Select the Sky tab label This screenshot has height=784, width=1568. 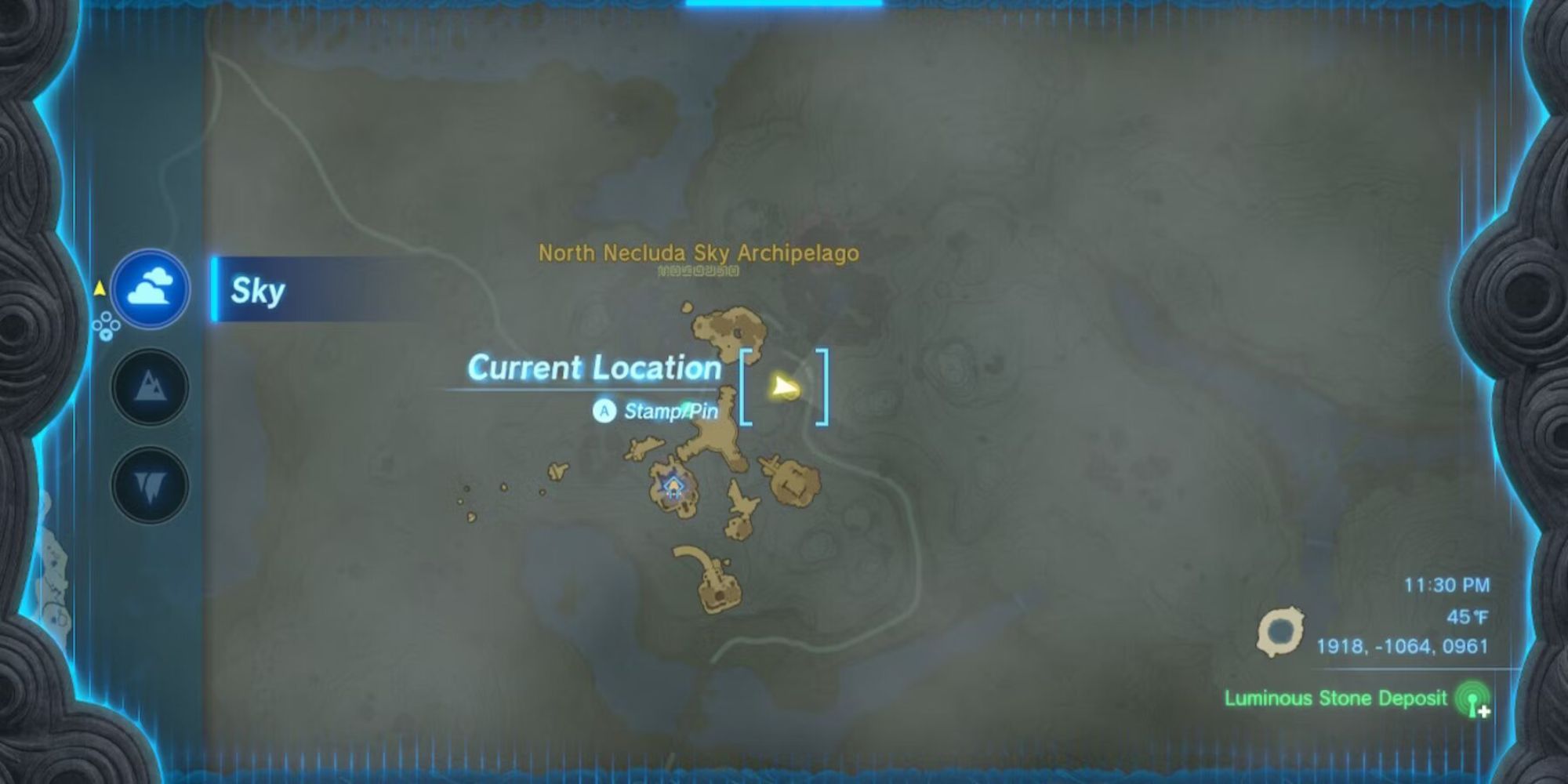pos(259,292)
